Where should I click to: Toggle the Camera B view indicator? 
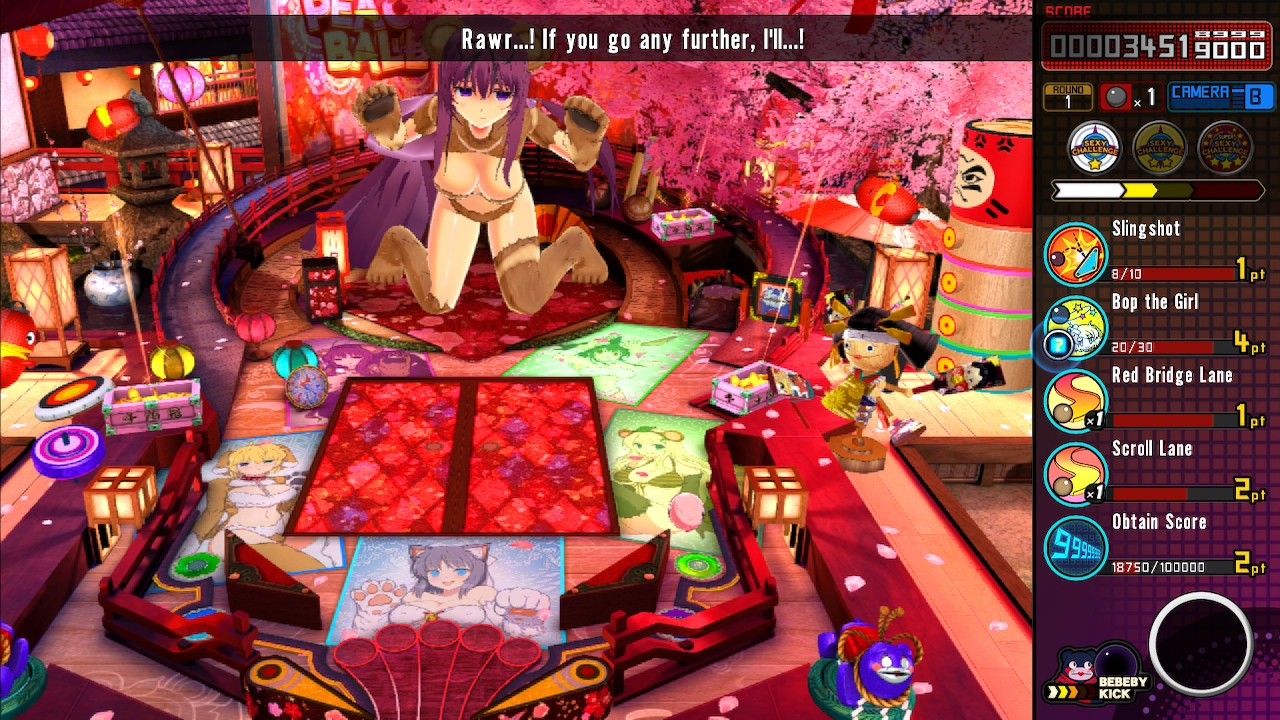pos(1221,96)
